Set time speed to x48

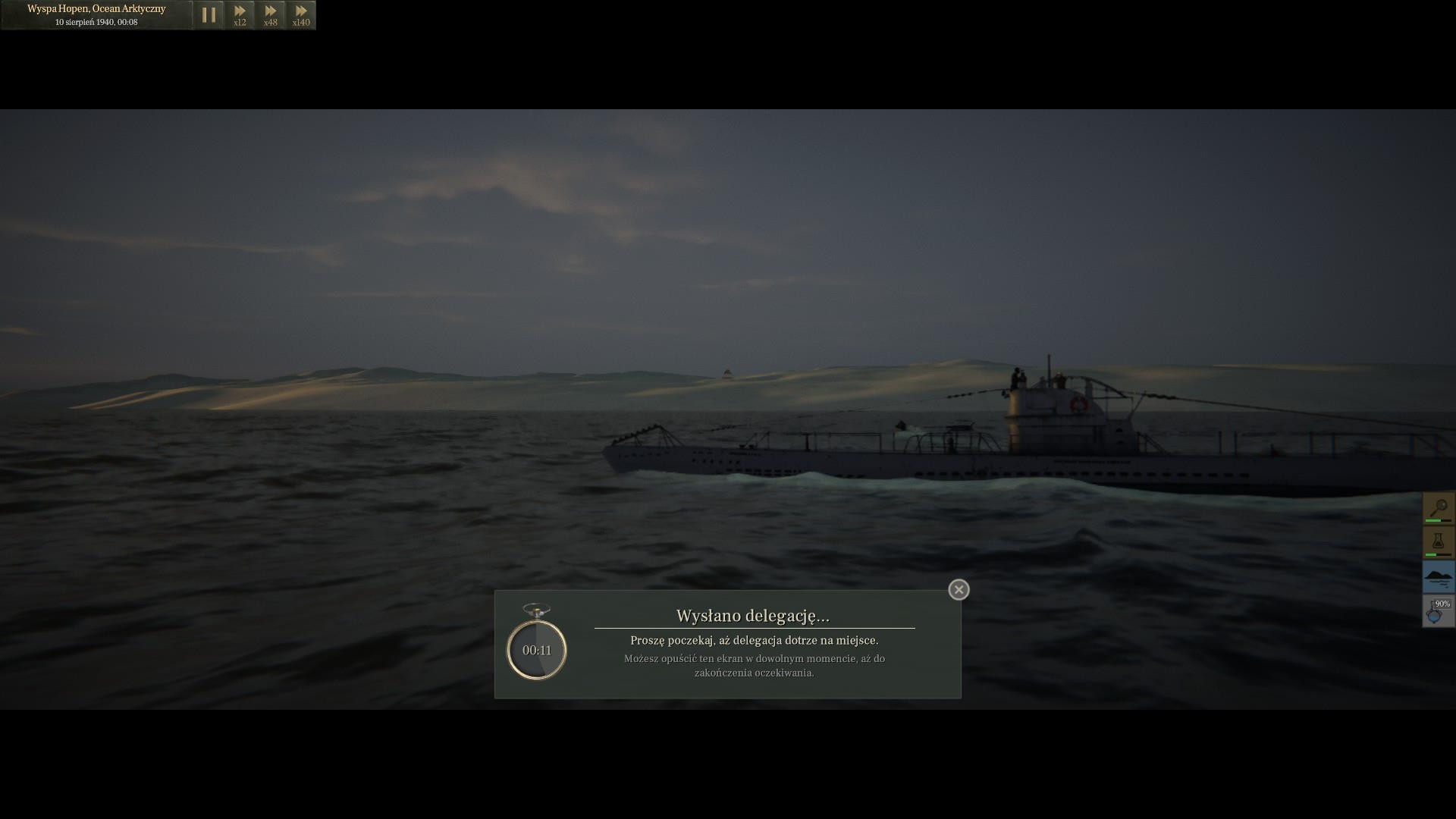[271, 15]
